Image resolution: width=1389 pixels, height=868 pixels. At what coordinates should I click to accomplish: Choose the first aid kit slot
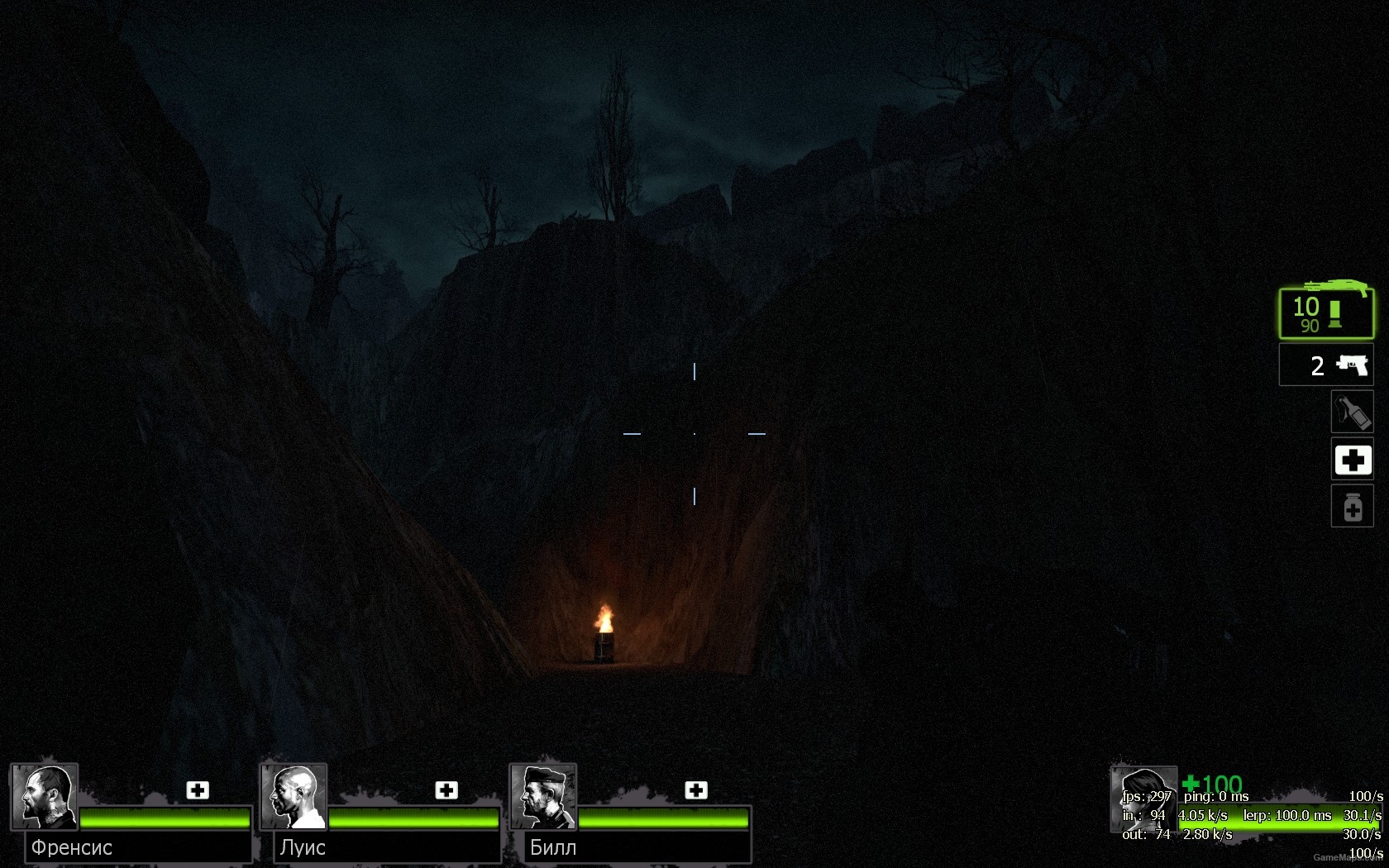1352,460
